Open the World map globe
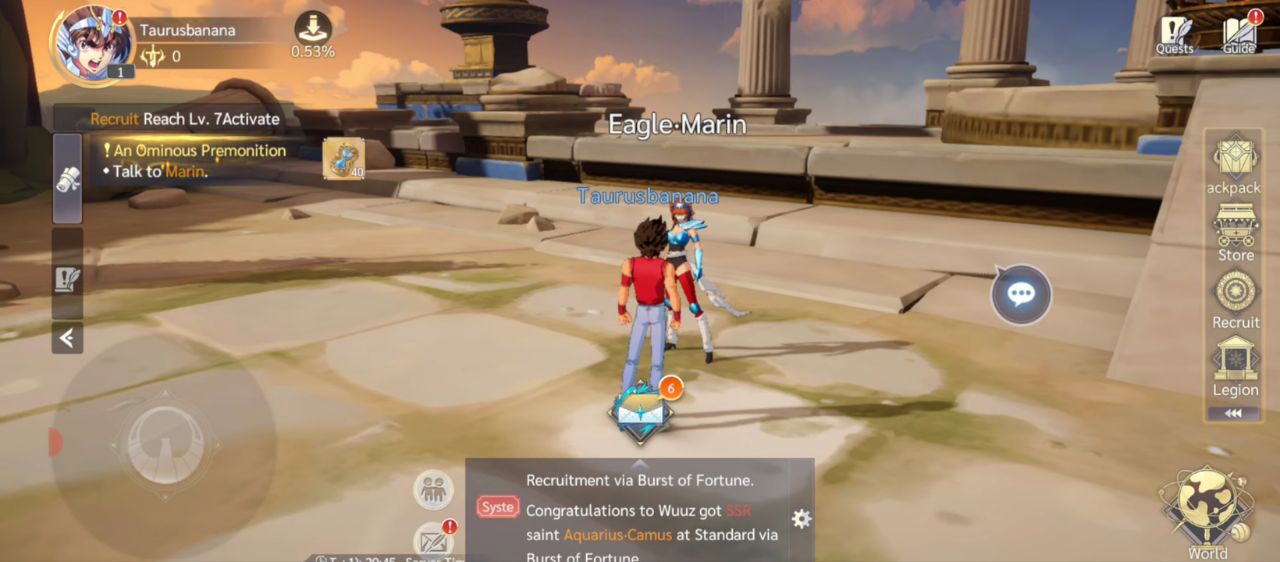 coord(1207,508)
